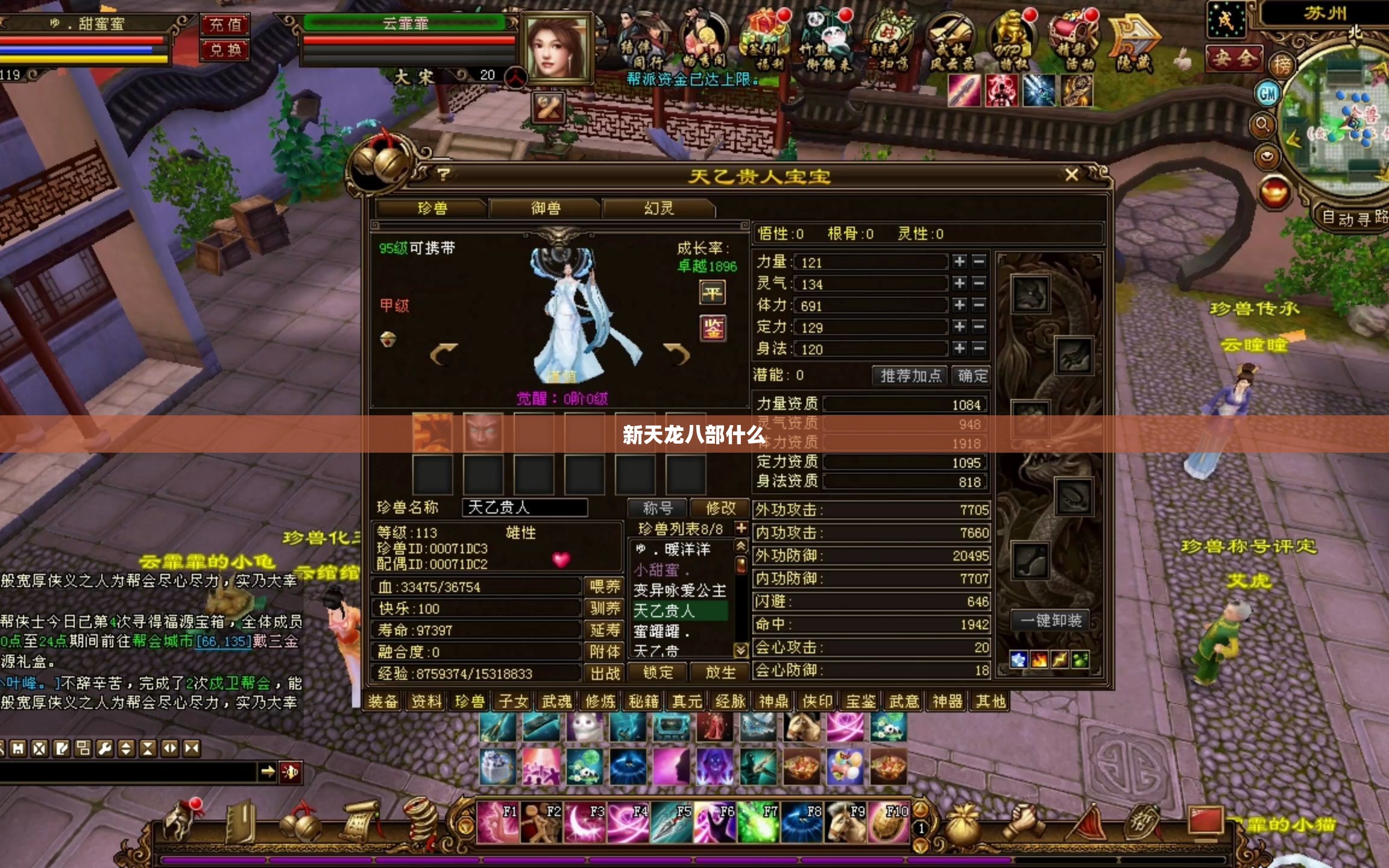Viewport: 1389px width, 868px height.
Task: Click the 推荐加点 recommended allocation button
Action: (x=910, y=374)
